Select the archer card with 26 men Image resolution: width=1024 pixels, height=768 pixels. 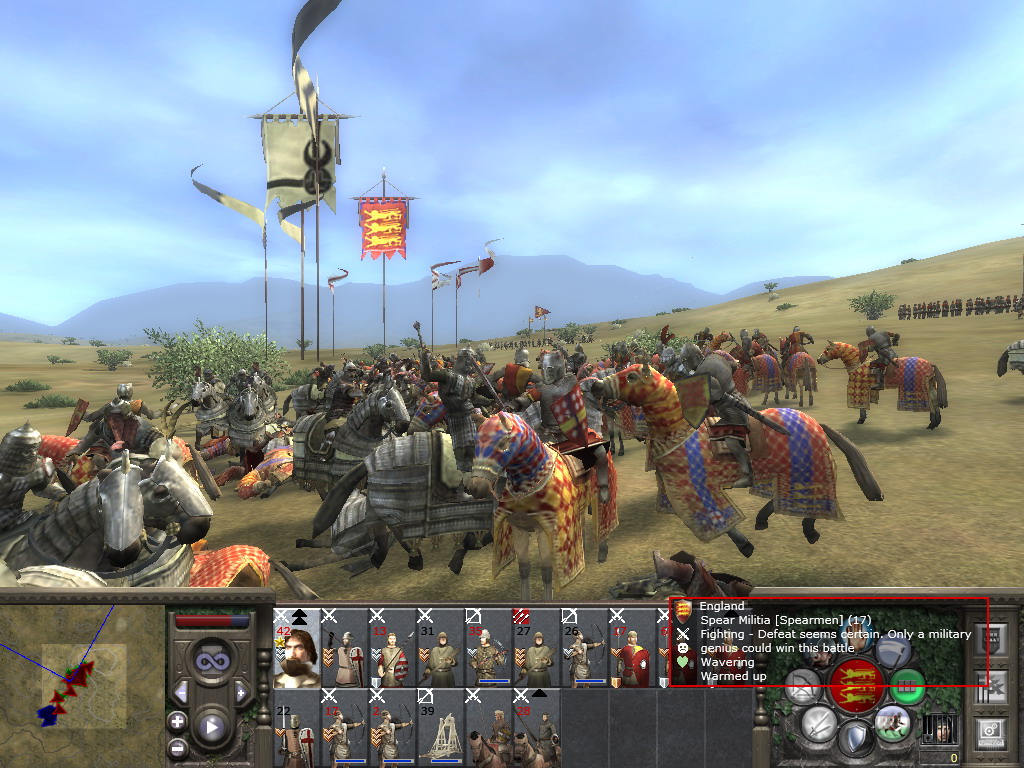tap(585, 648)
